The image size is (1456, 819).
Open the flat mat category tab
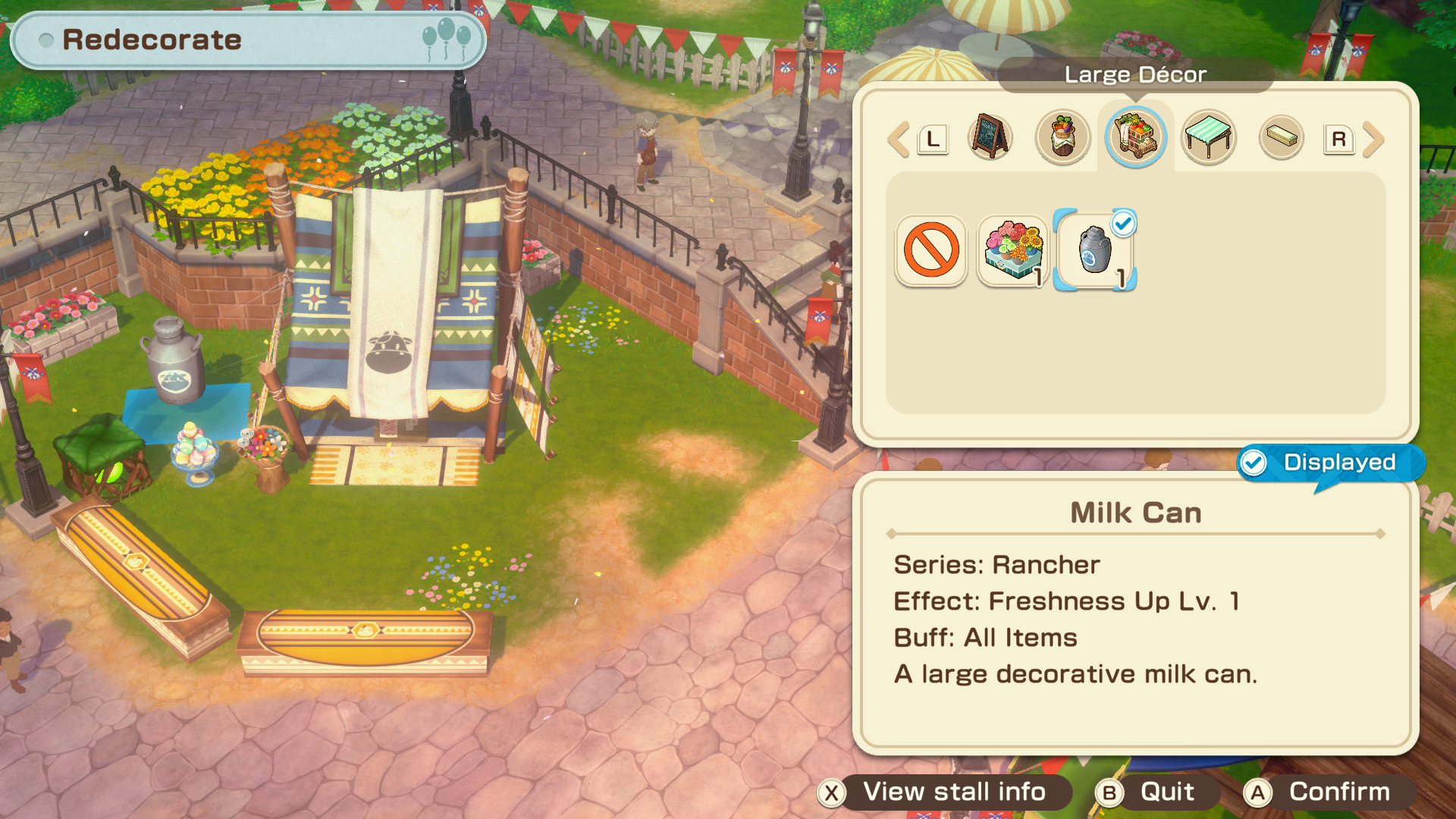pos(1281,137)
